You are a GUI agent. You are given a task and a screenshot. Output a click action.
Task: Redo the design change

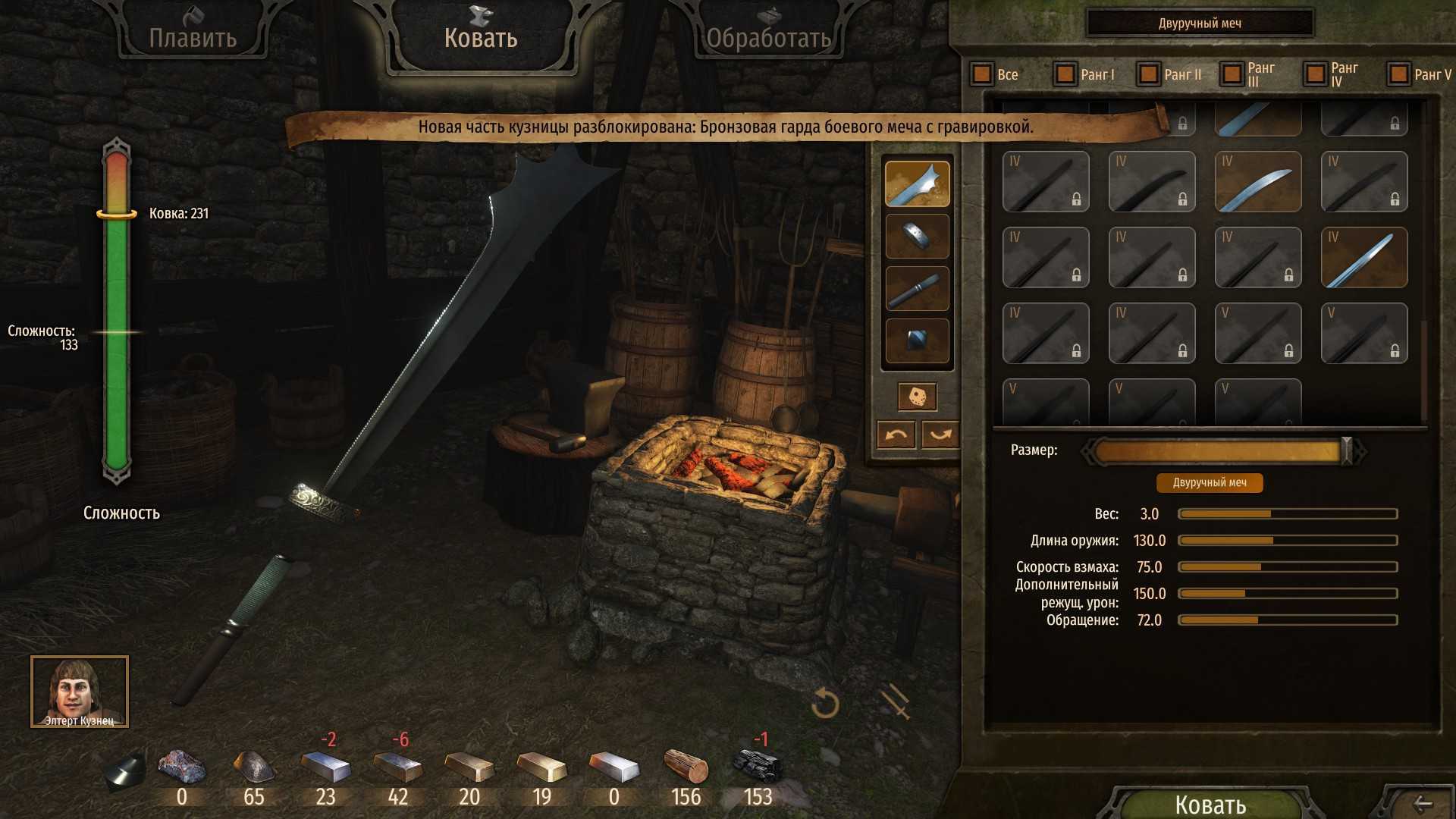point(940,435)
